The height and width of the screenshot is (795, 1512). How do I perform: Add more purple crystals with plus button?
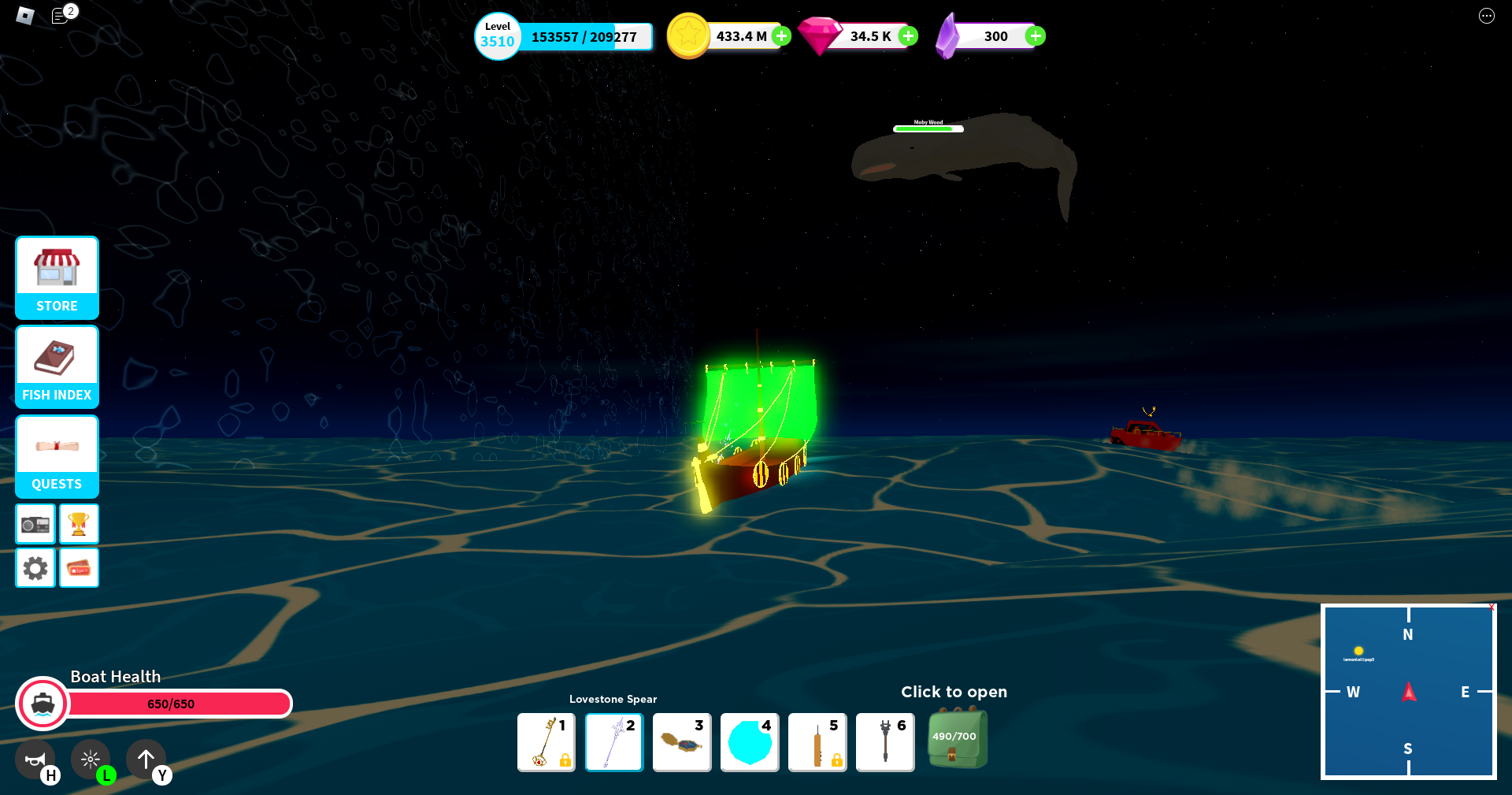click(x=1036, y=35)
